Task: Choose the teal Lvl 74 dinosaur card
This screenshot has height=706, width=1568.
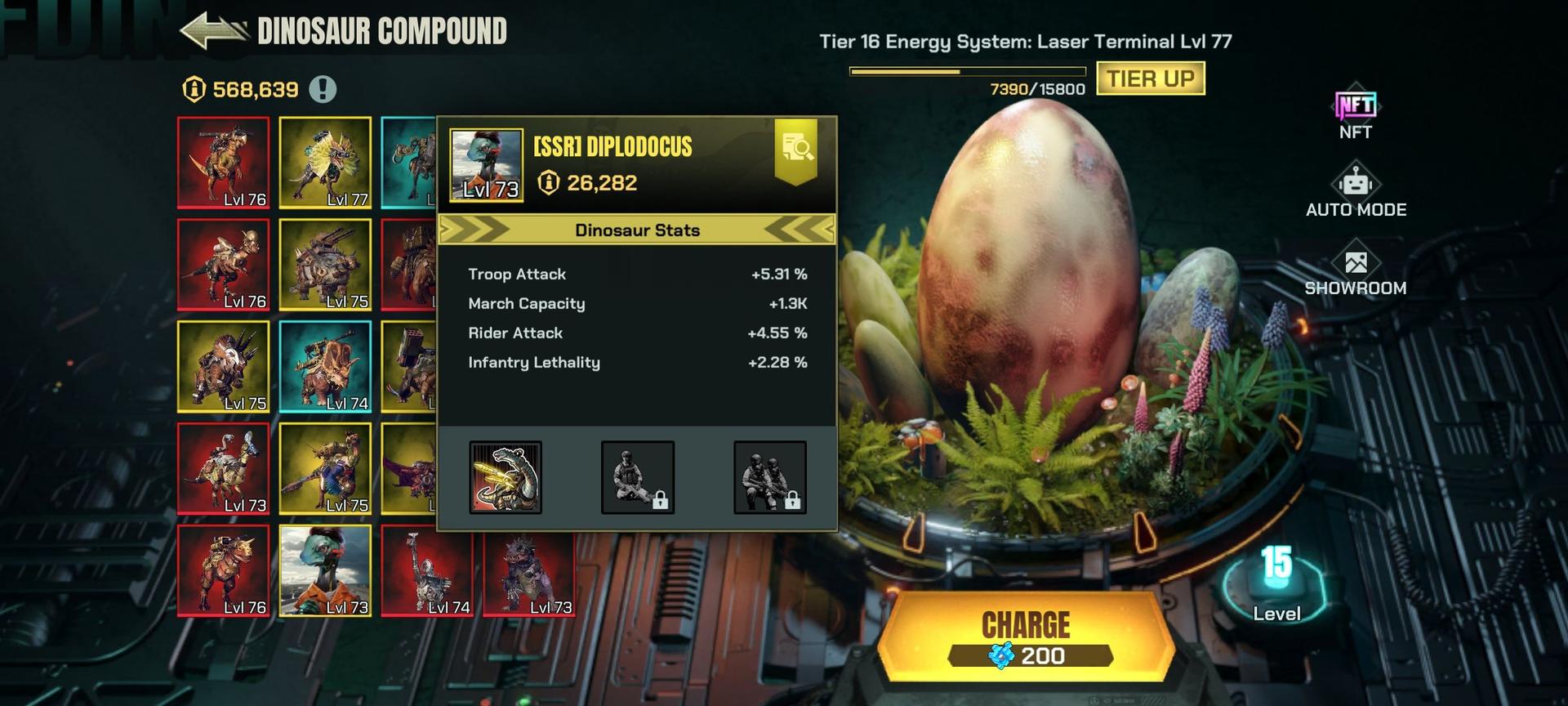Action: coord(325,366)
